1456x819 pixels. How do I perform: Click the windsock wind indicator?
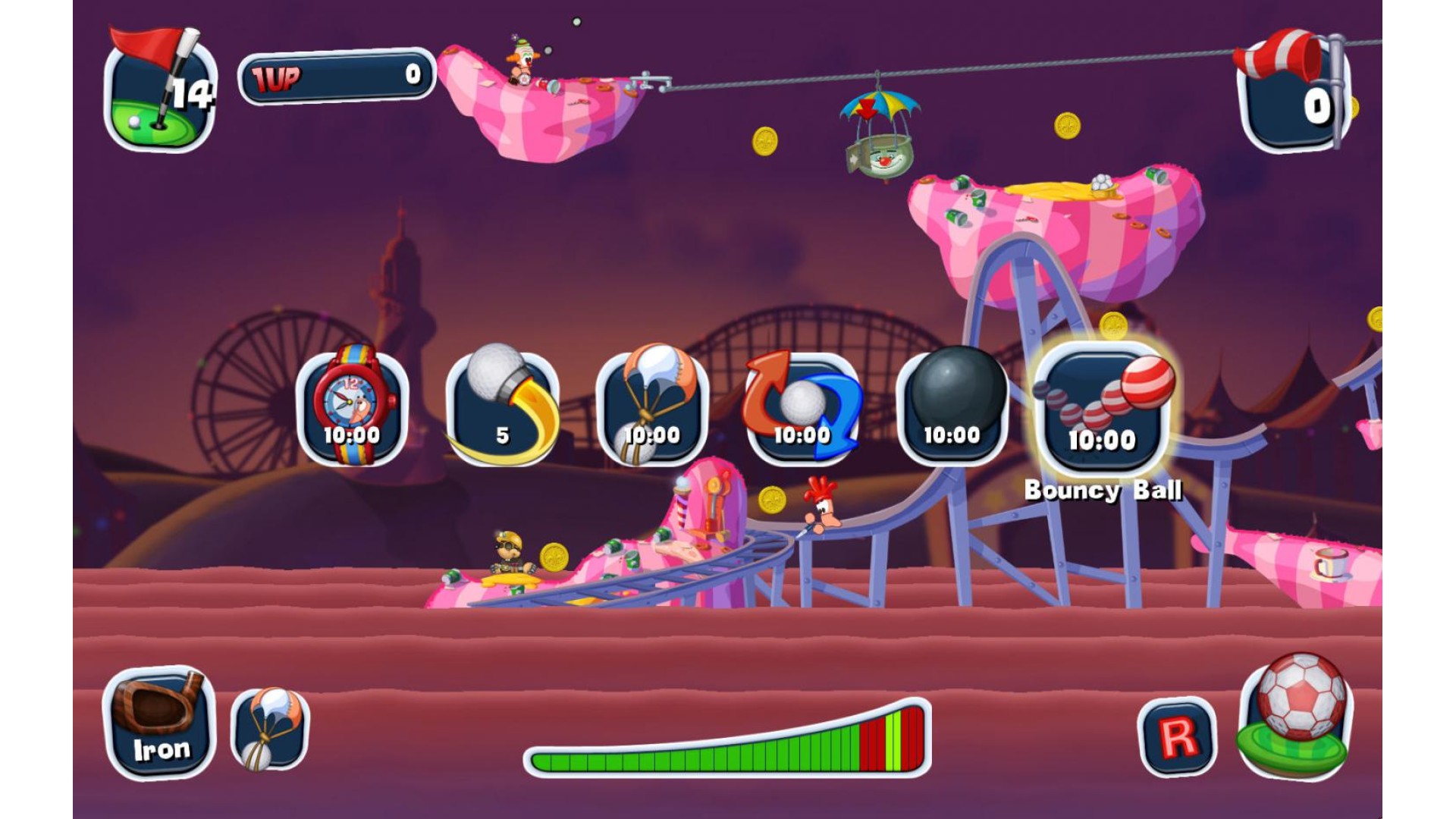pos(1292,89)
